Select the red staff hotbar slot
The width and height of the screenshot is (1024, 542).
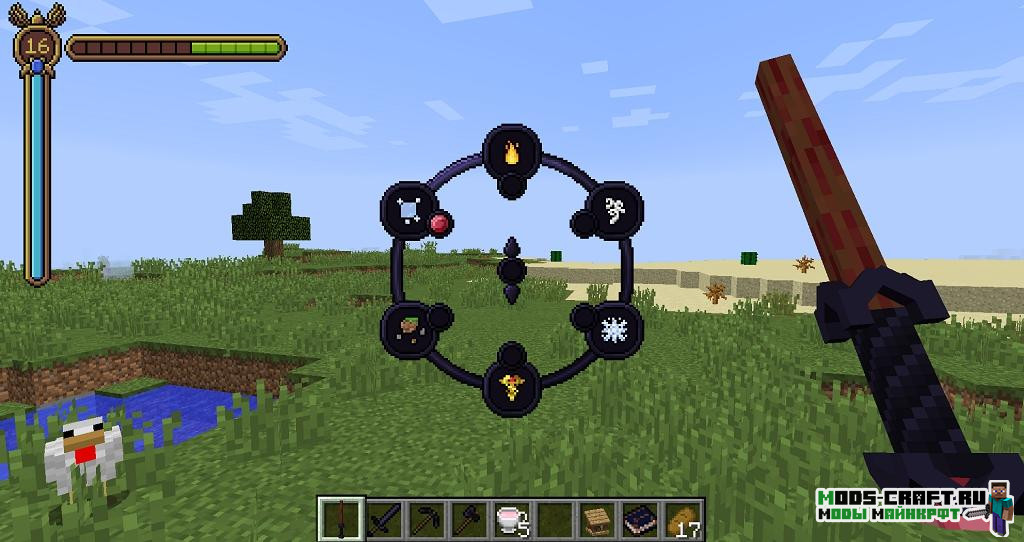[x=338, y=518]
